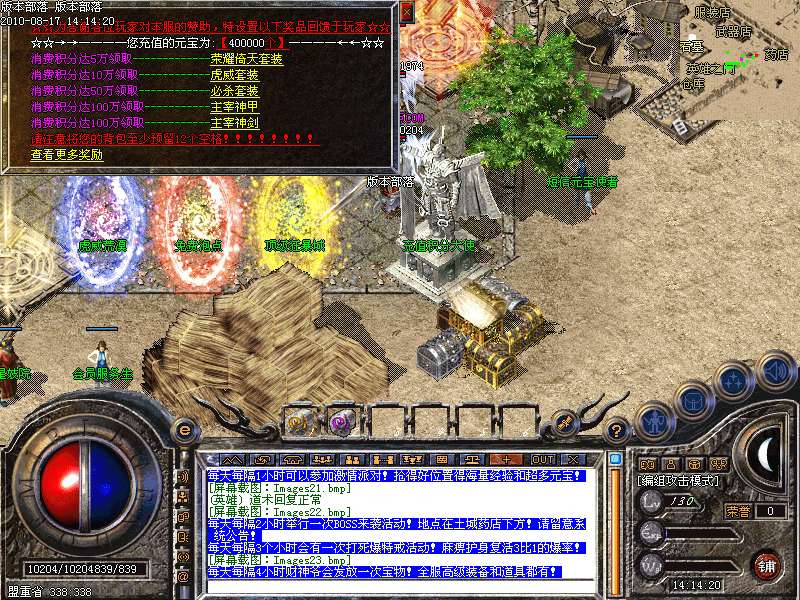
Task: Open the red 铺 shop button
Action: coord(767,564)
